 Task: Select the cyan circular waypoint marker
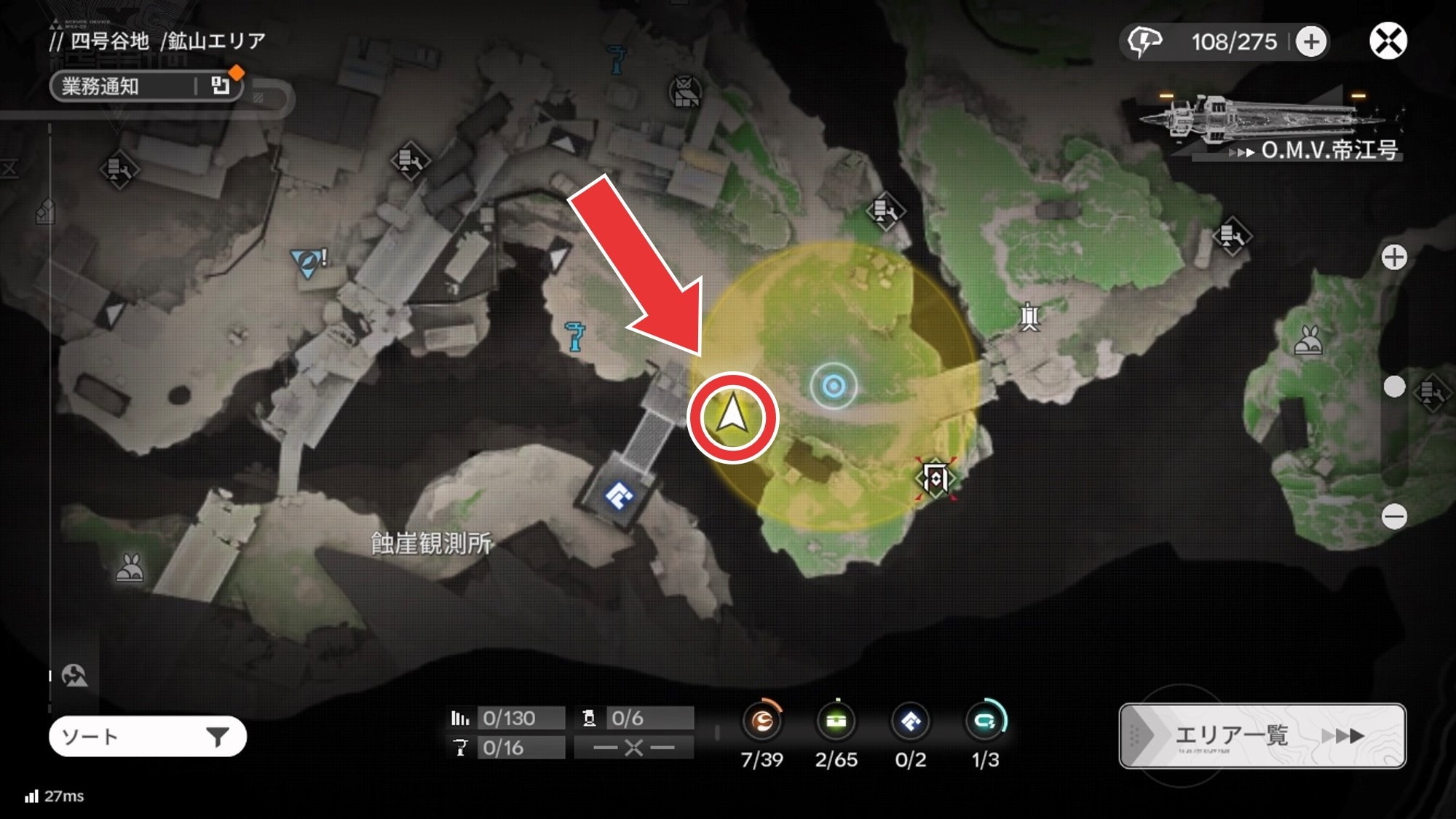834,386
